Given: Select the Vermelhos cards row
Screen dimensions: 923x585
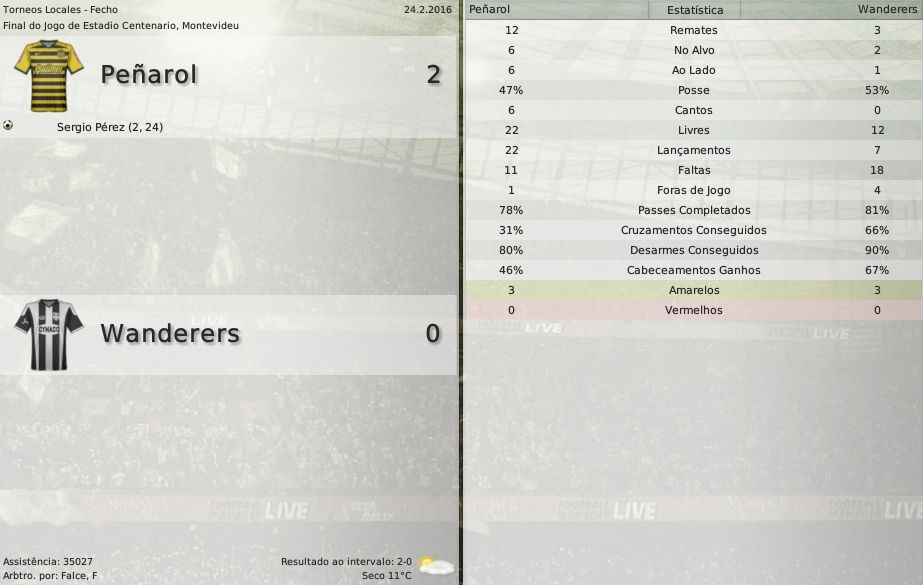Looking at the screenshot, I should click(x=694, y=310).
